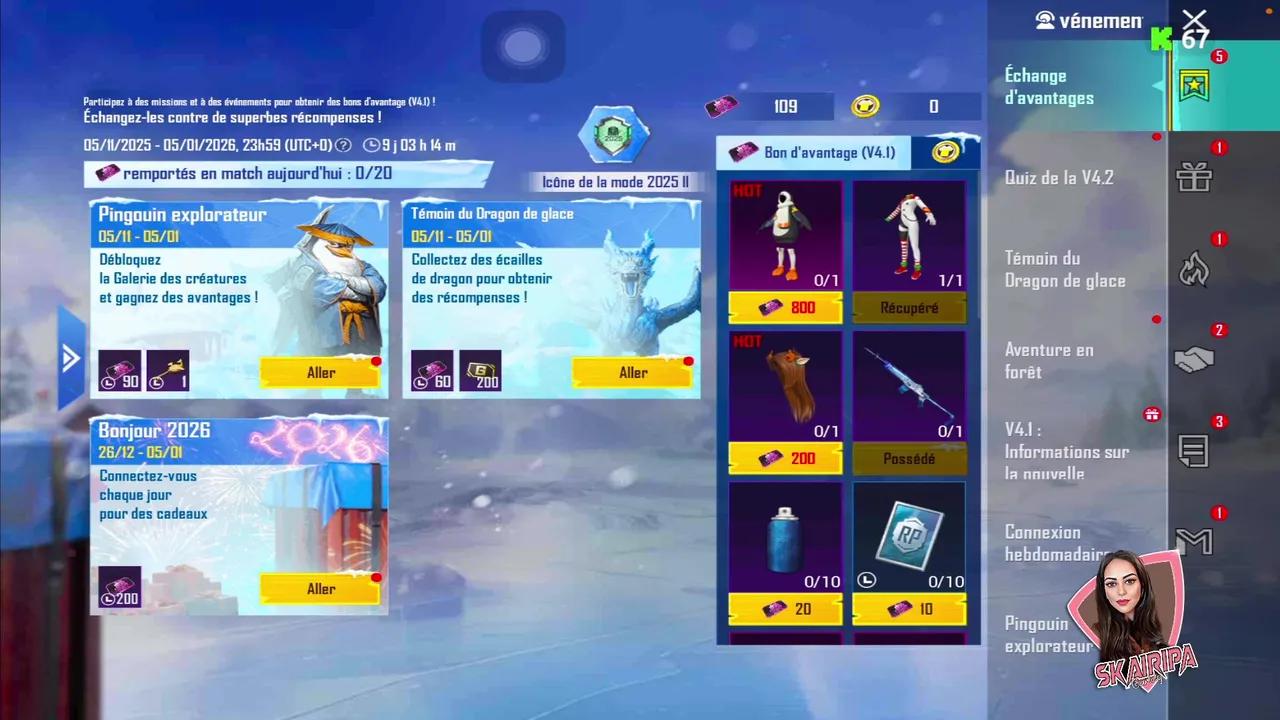This screenshot has width=1280, height=720.
Task: Open the help question mark near the event dates
Action: (344, 145)
